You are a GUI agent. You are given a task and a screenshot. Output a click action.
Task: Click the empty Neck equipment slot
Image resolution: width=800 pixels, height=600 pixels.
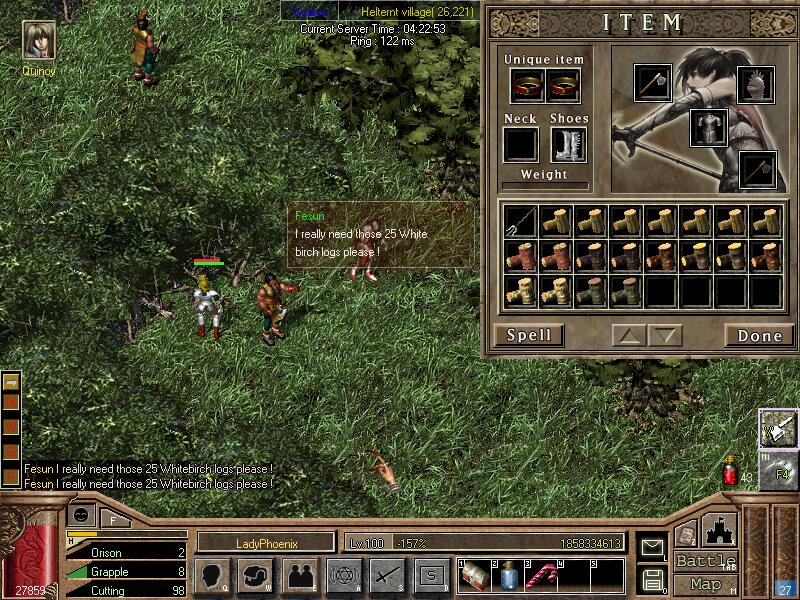[520, 145]
